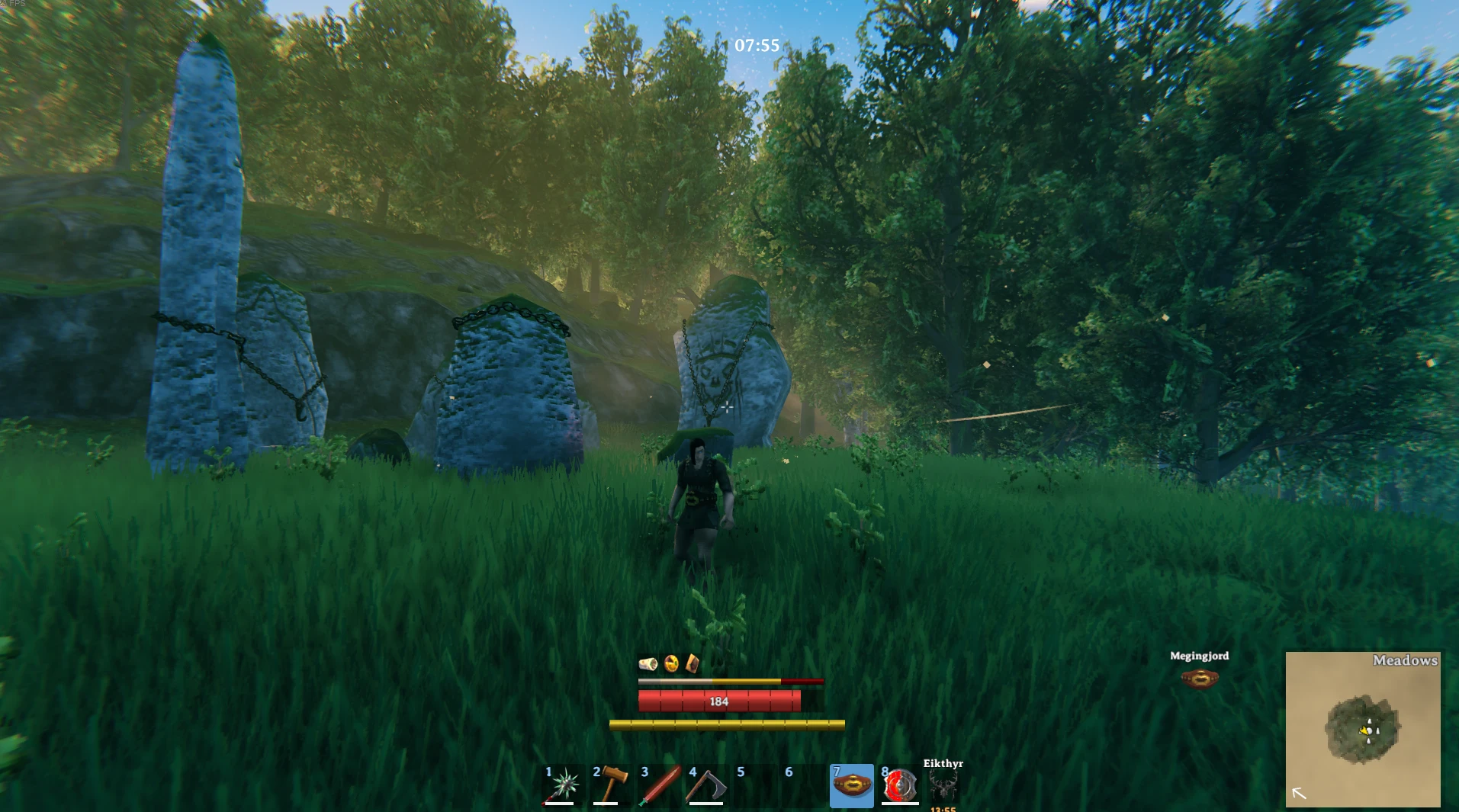
Task: Equip the torch from hotbar slot 3
Action: point(660,785)
